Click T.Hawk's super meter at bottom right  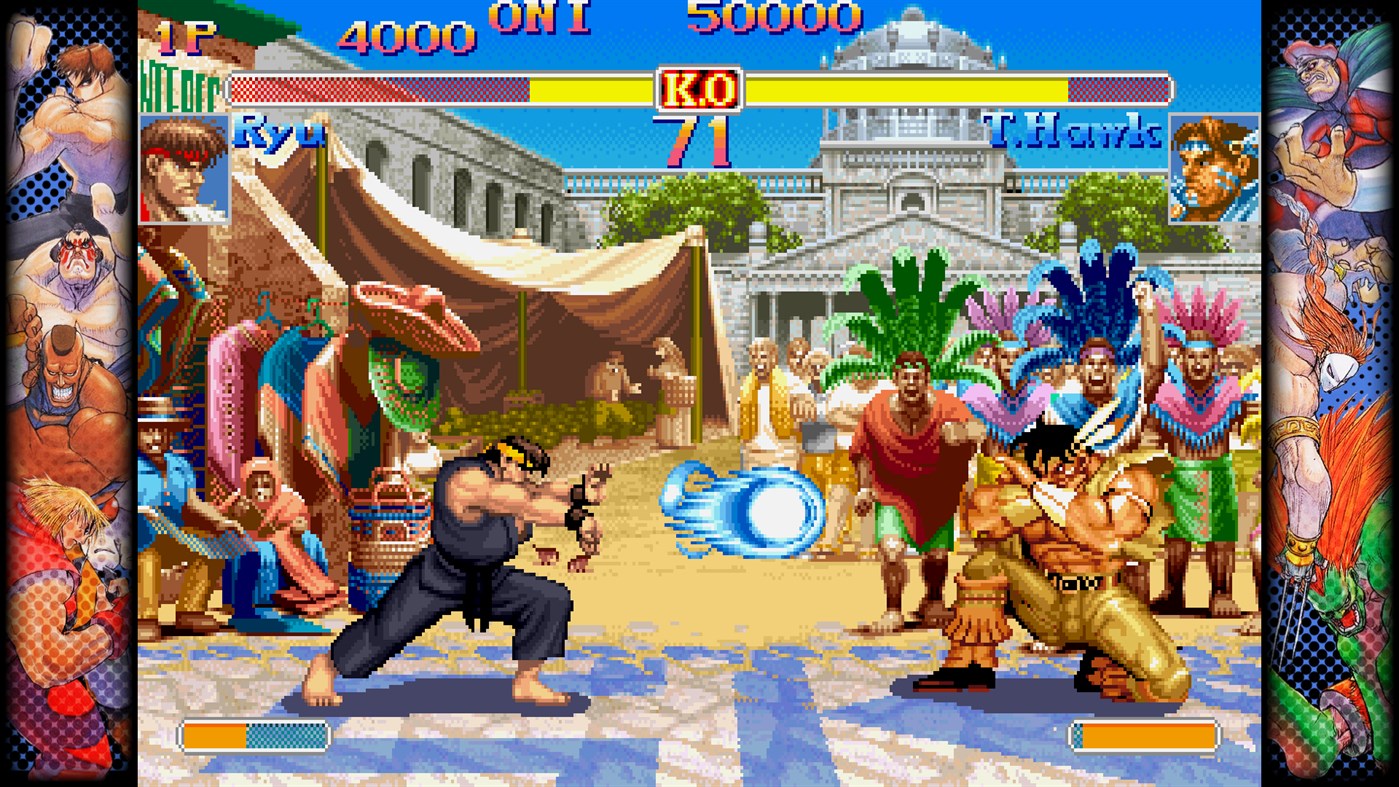tap(1146, 735)
